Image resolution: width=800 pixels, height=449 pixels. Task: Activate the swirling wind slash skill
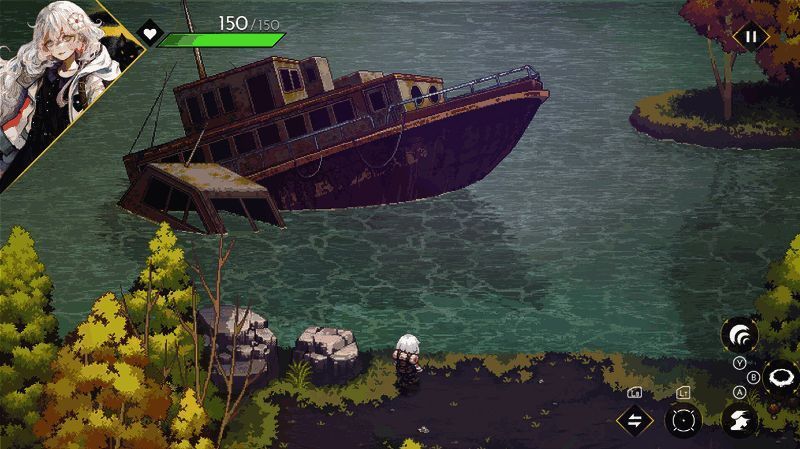tap(739, 334)
